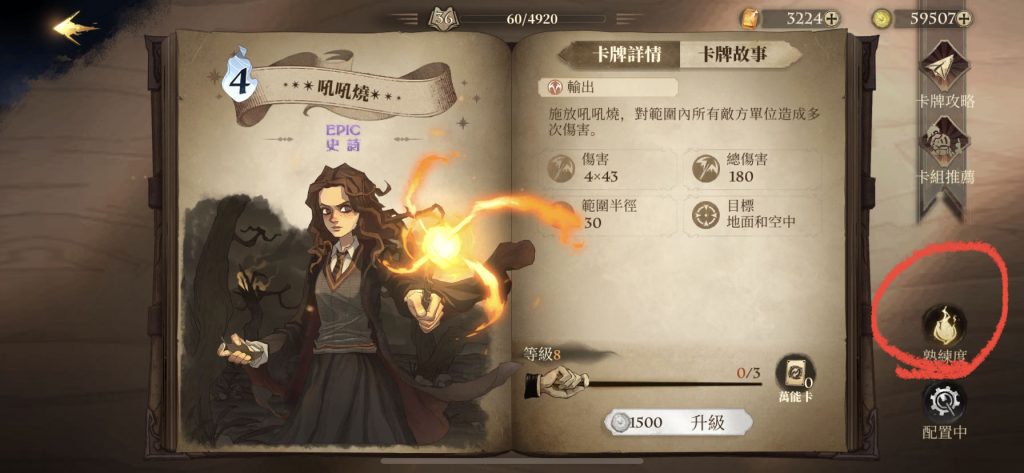Go back with the golden arrow
1024x473 pixels.
coord(76,27)
